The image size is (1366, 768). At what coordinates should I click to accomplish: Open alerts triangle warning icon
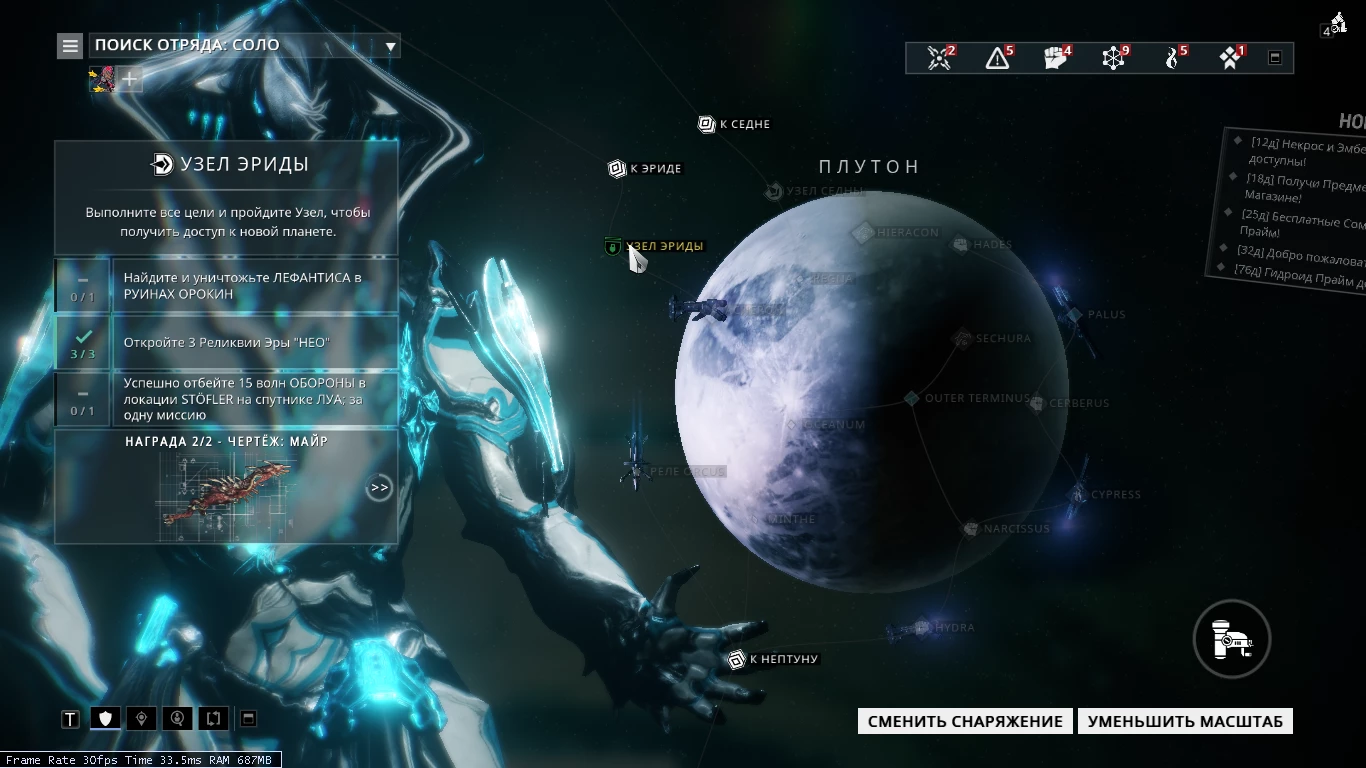997,58
